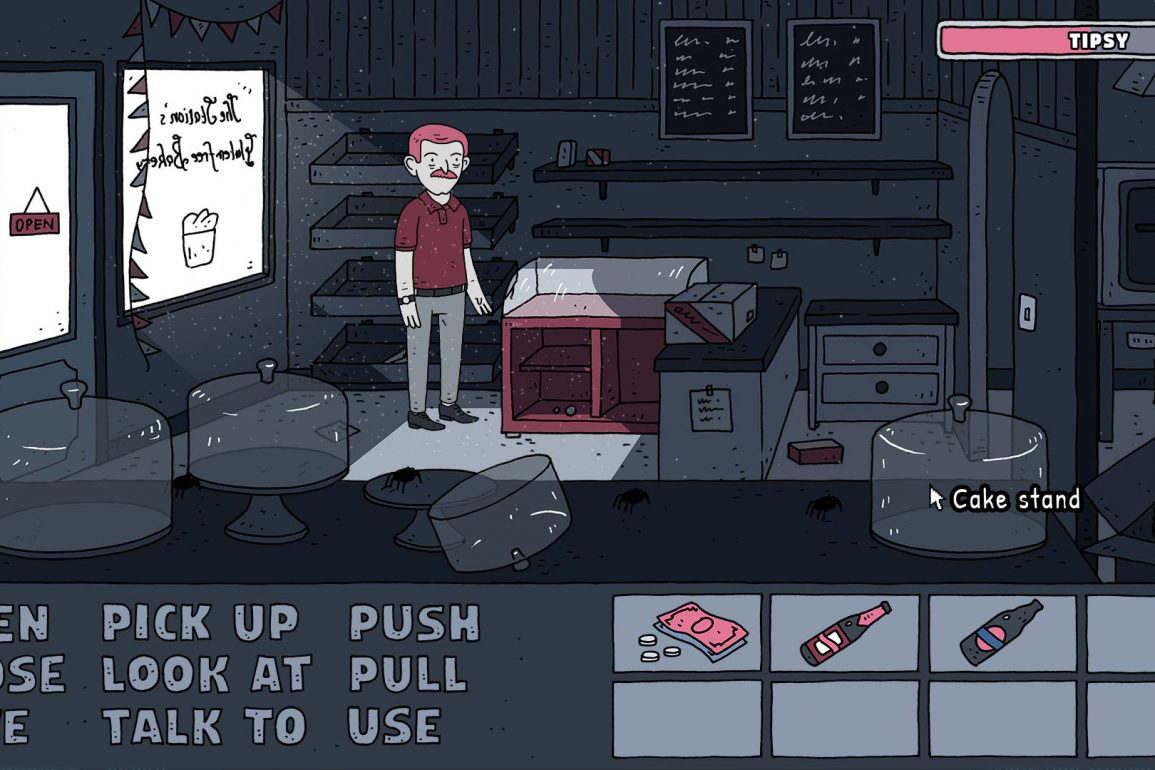
Task: Select the PUSH verb
Action: (x=414, y=623)
